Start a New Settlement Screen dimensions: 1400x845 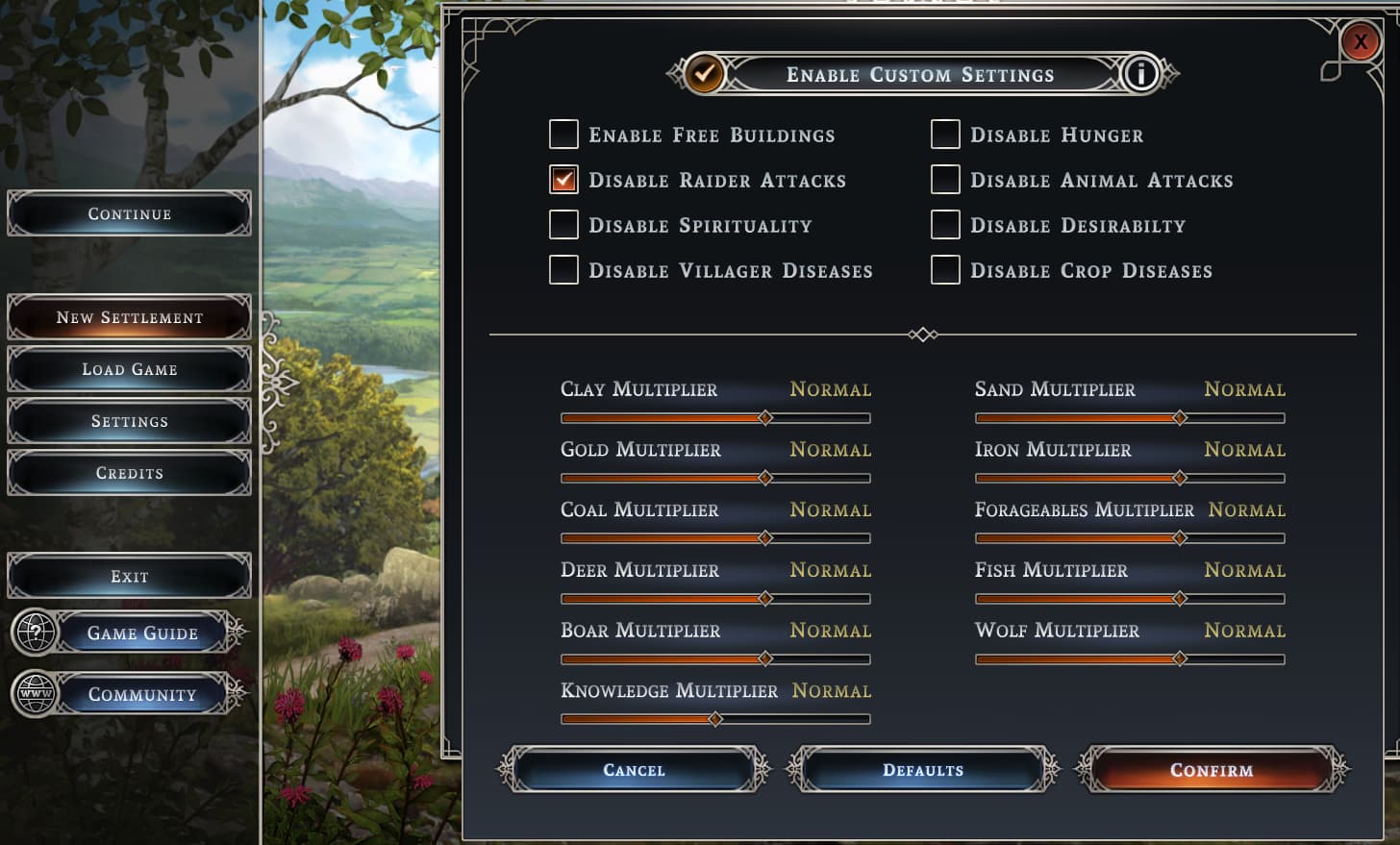[130, 317]
